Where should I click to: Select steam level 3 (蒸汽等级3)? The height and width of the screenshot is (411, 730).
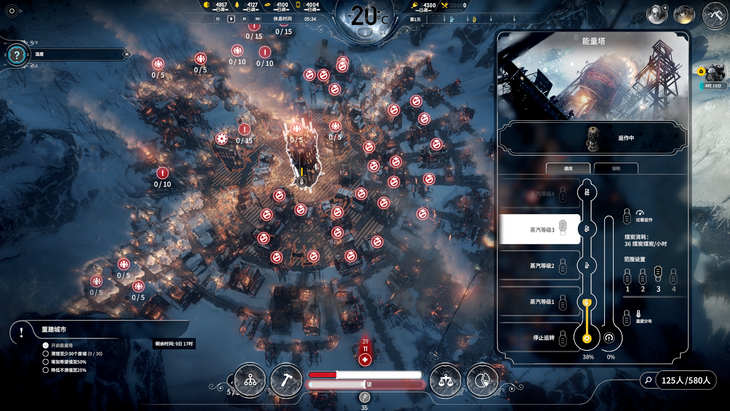541,229
